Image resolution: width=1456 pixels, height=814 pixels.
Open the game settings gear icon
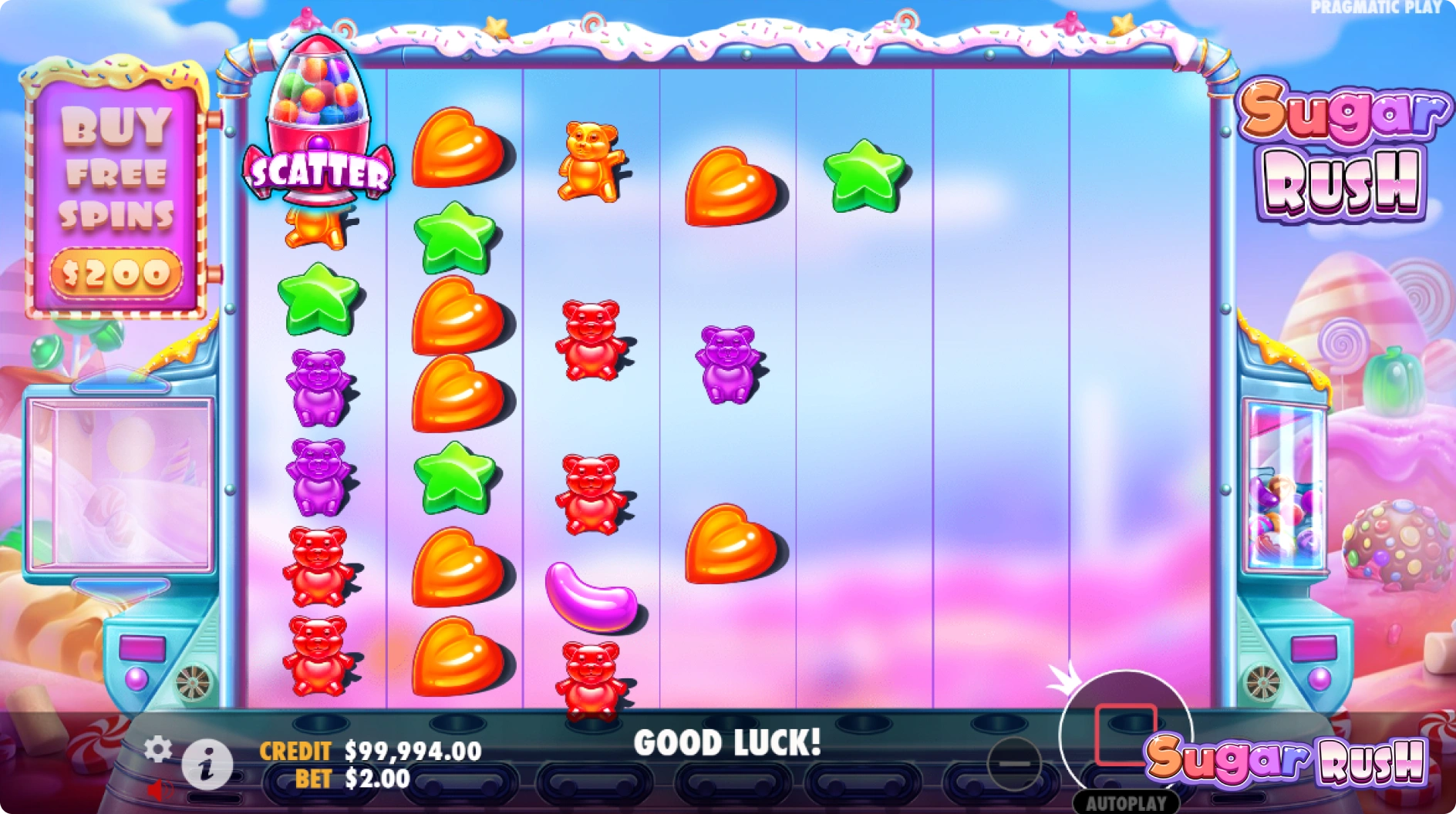pos(158,746)
